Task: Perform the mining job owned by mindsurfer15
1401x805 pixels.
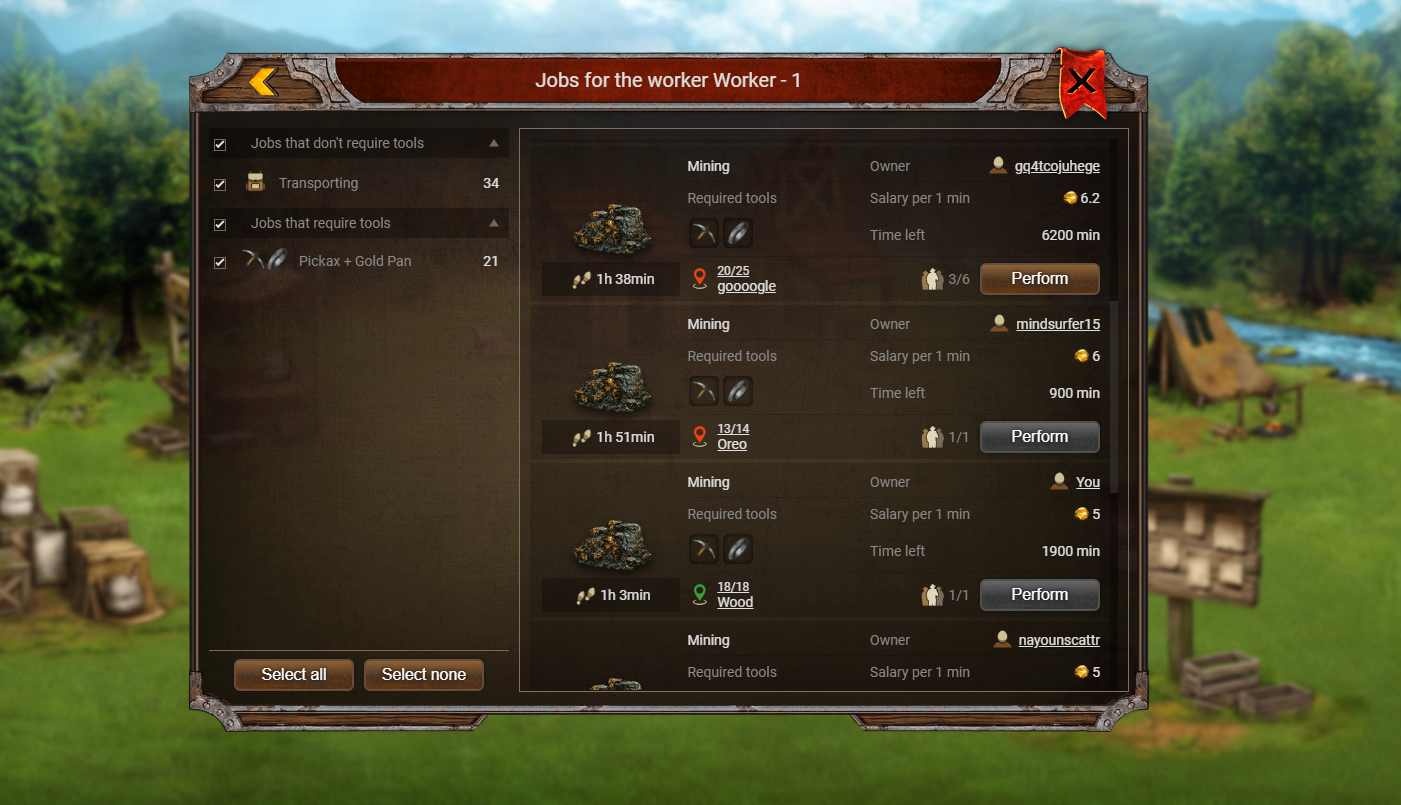Action: 1039,437
